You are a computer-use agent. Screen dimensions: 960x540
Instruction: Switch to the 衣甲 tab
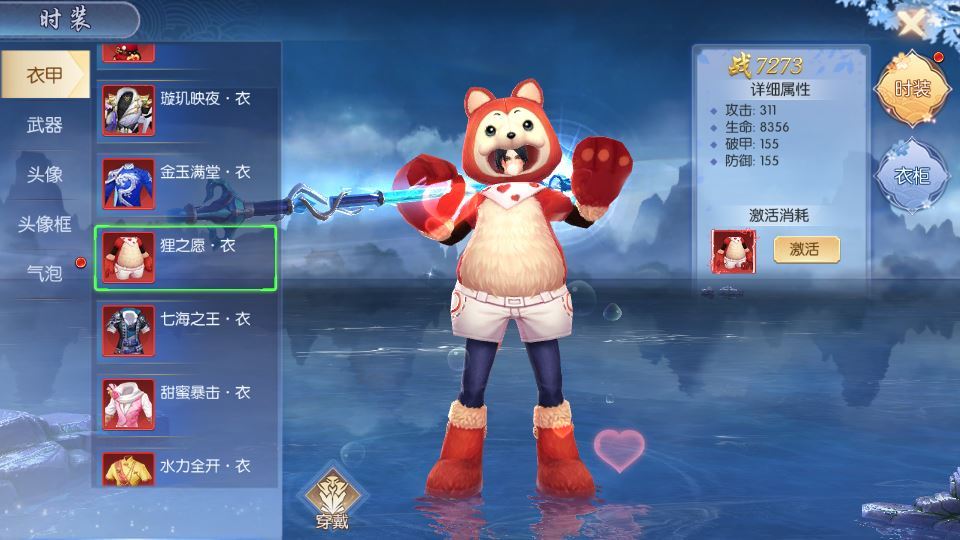[x=44, y=75]
